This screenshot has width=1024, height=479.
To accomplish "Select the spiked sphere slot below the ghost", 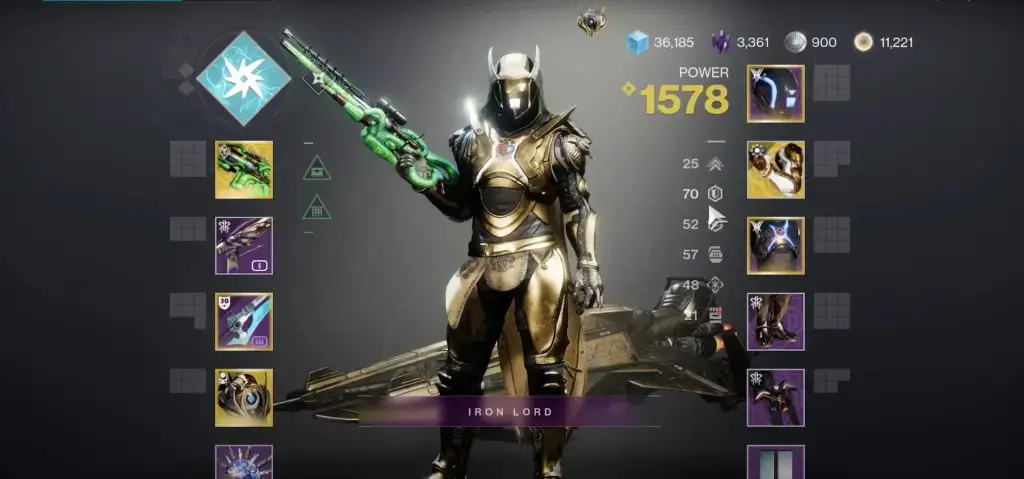I will coord(244,462).
